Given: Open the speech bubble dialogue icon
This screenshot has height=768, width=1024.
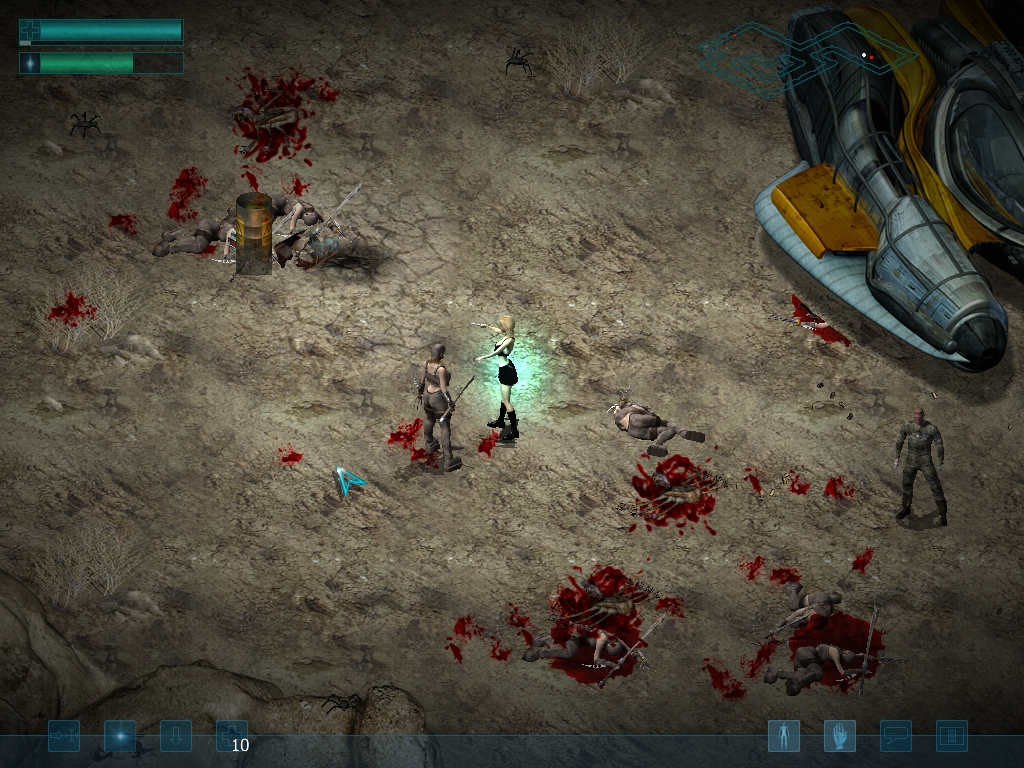Looking at the screenshot, I should [895, 737].
